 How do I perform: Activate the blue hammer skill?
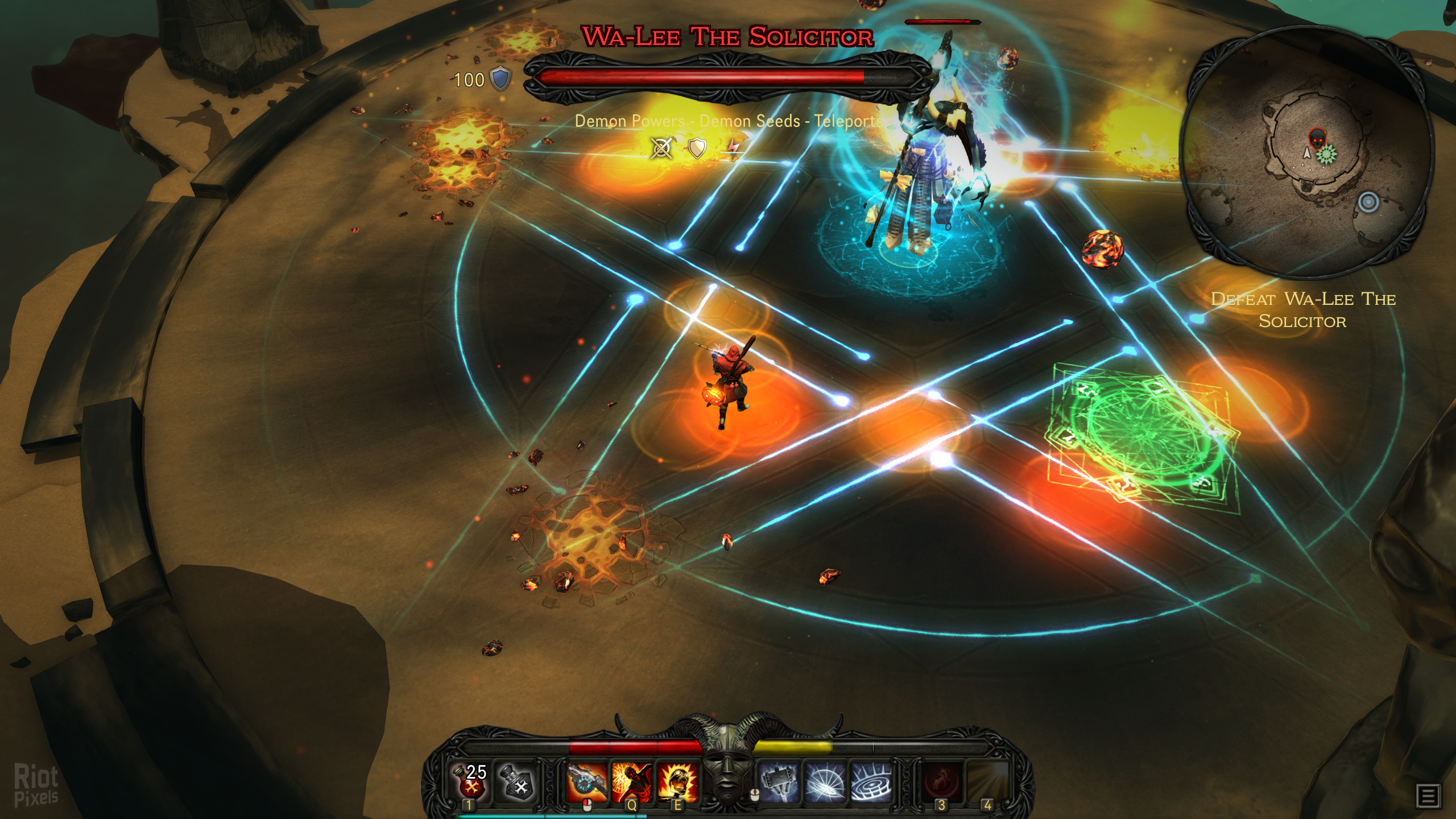pyautogui.click(x=778, y=781)
